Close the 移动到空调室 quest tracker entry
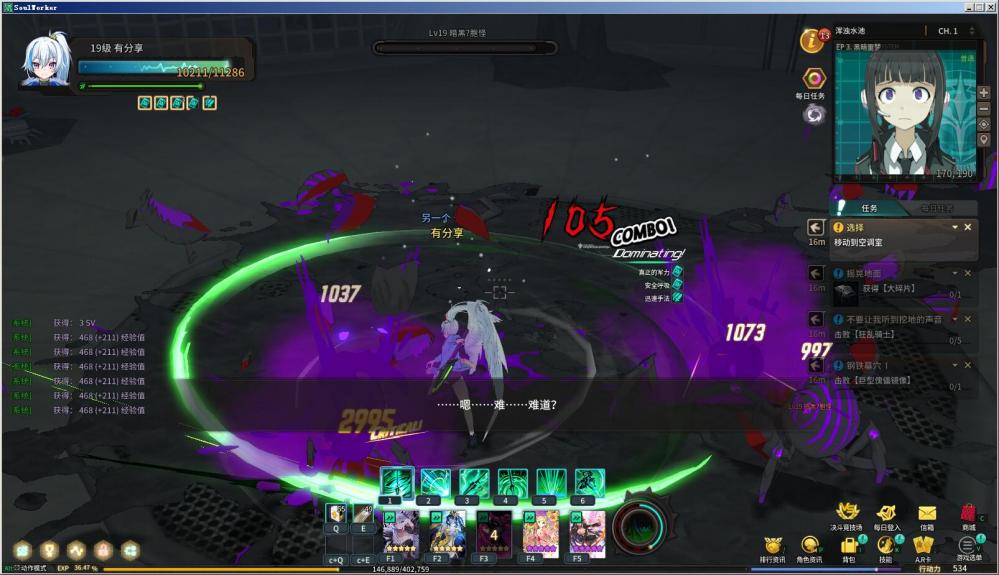 [967, 227]
